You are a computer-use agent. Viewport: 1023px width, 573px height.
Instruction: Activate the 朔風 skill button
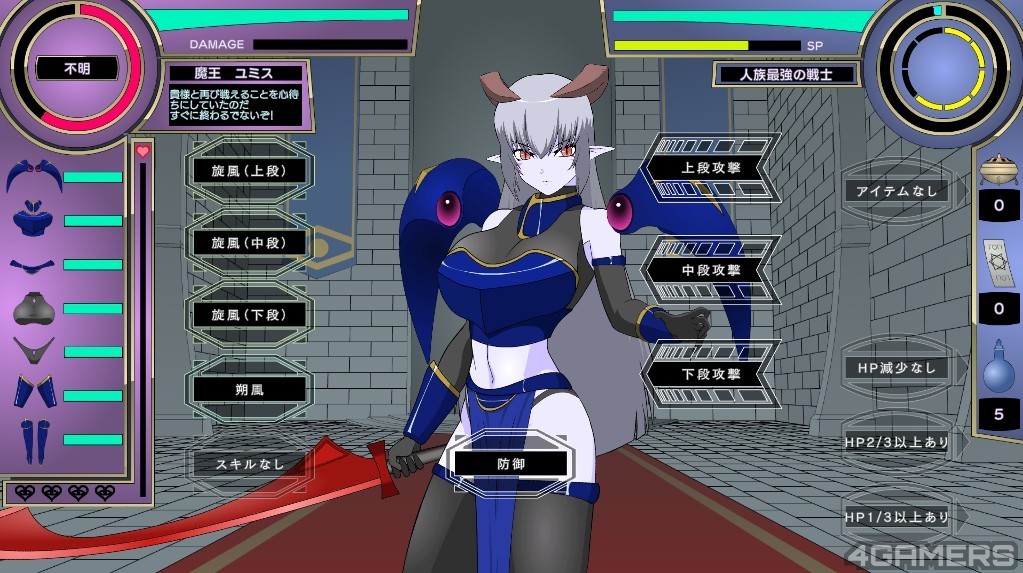click(x=250, y=388)
